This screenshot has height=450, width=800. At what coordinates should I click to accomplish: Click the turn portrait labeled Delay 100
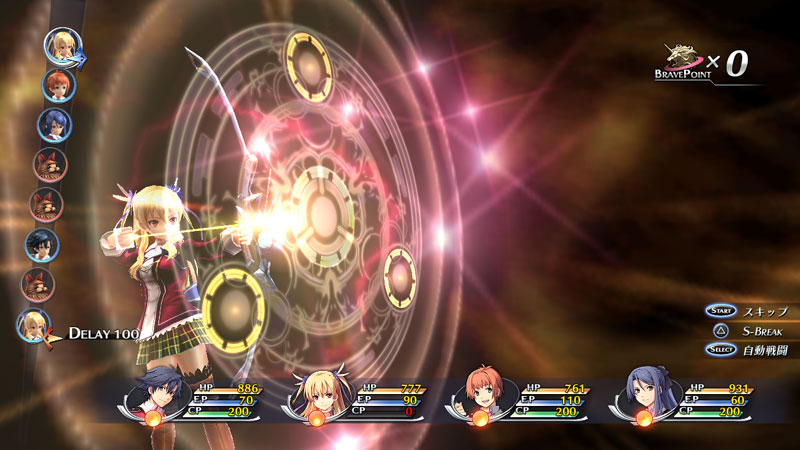click(34, 326)
